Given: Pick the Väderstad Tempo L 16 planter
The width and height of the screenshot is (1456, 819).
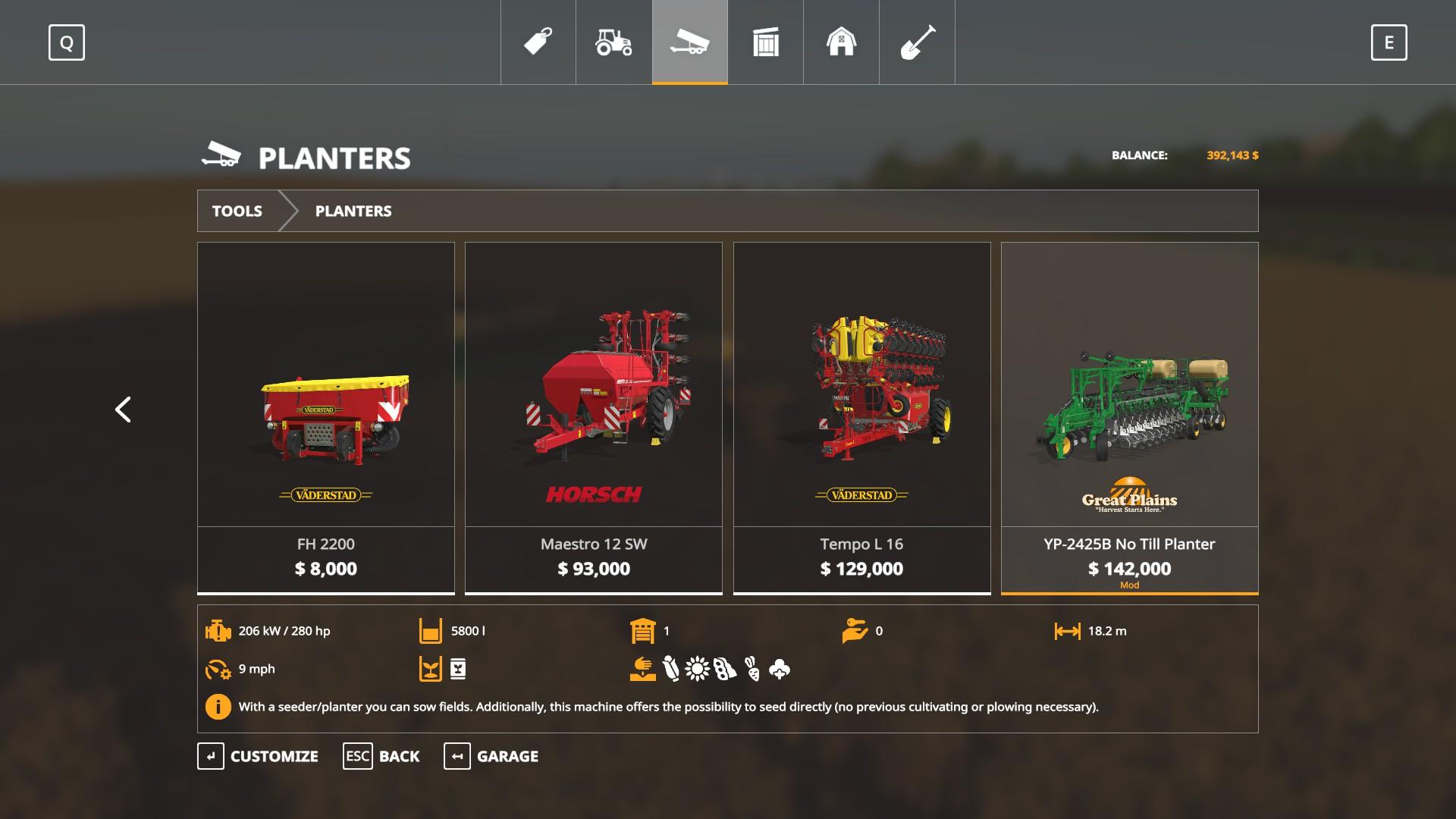Looking at the screenshot, I should click(x=861, y=417).
